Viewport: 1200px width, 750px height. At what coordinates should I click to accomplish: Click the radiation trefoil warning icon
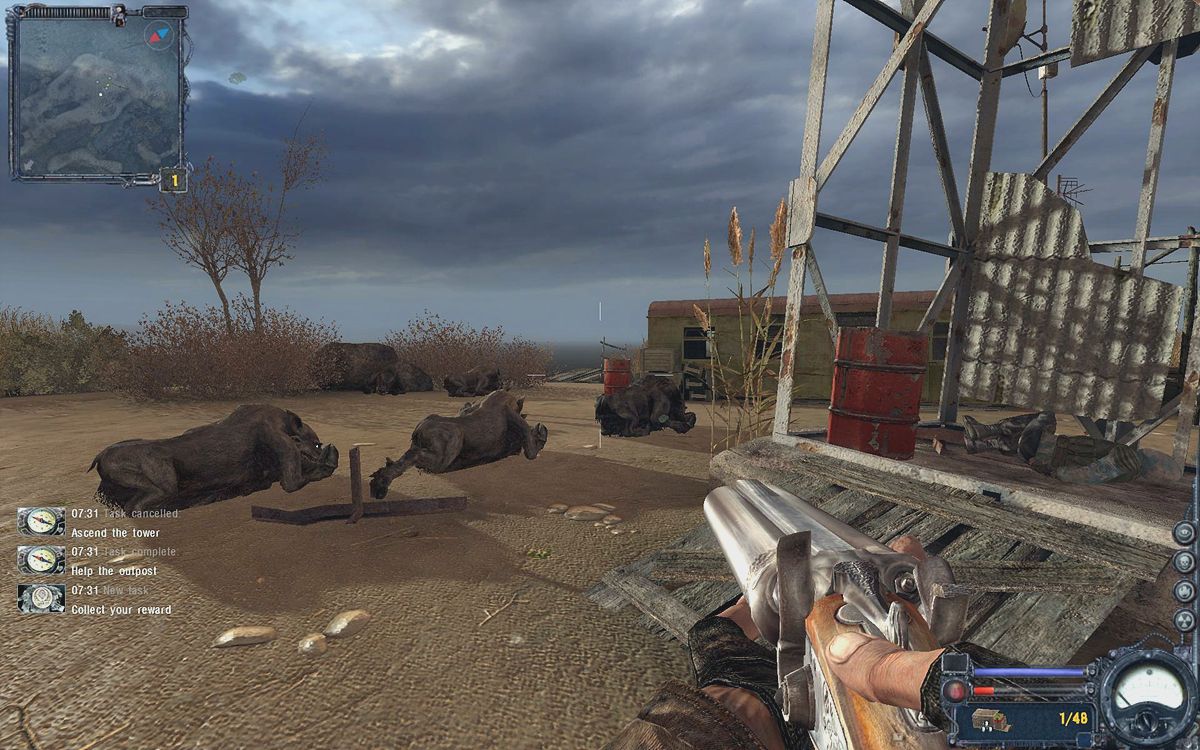pyautogui.click(x=1184, y=617)
